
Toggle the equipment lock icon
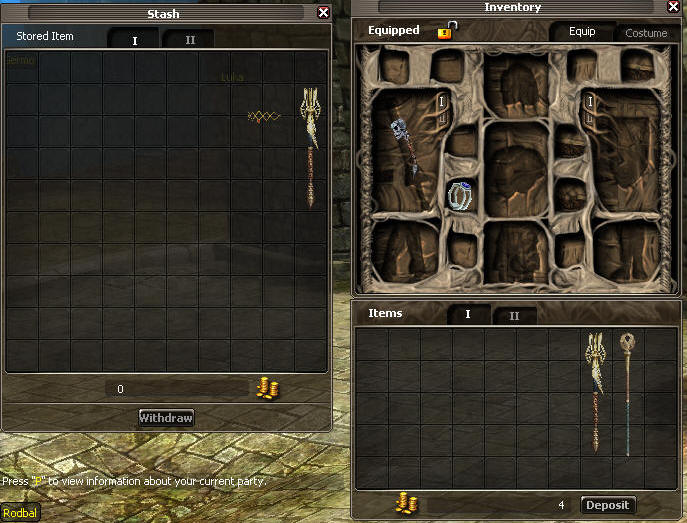pos(446,31)
